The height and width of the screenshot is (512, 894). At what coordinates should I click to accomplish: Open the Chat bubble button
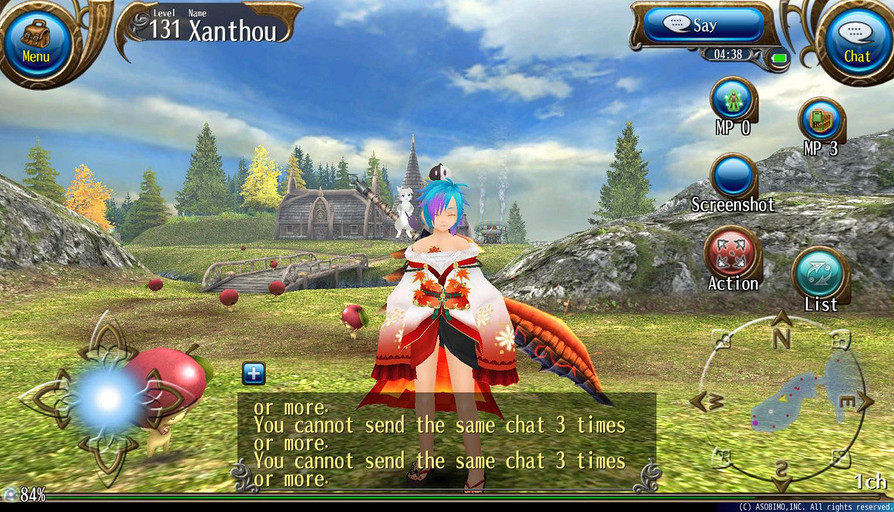pos(856,42)
